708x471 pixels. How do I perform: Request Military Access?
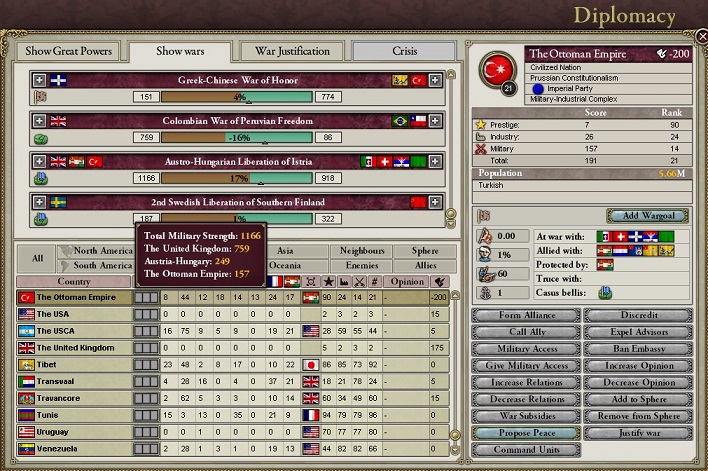(526, 349)
